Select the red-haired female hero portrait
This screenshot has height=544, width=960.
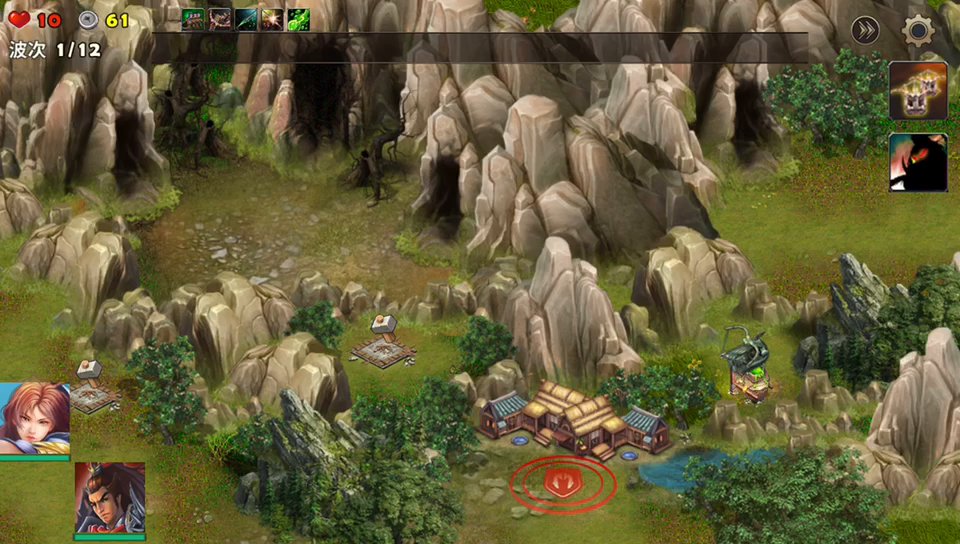click(x=34, y=419)
